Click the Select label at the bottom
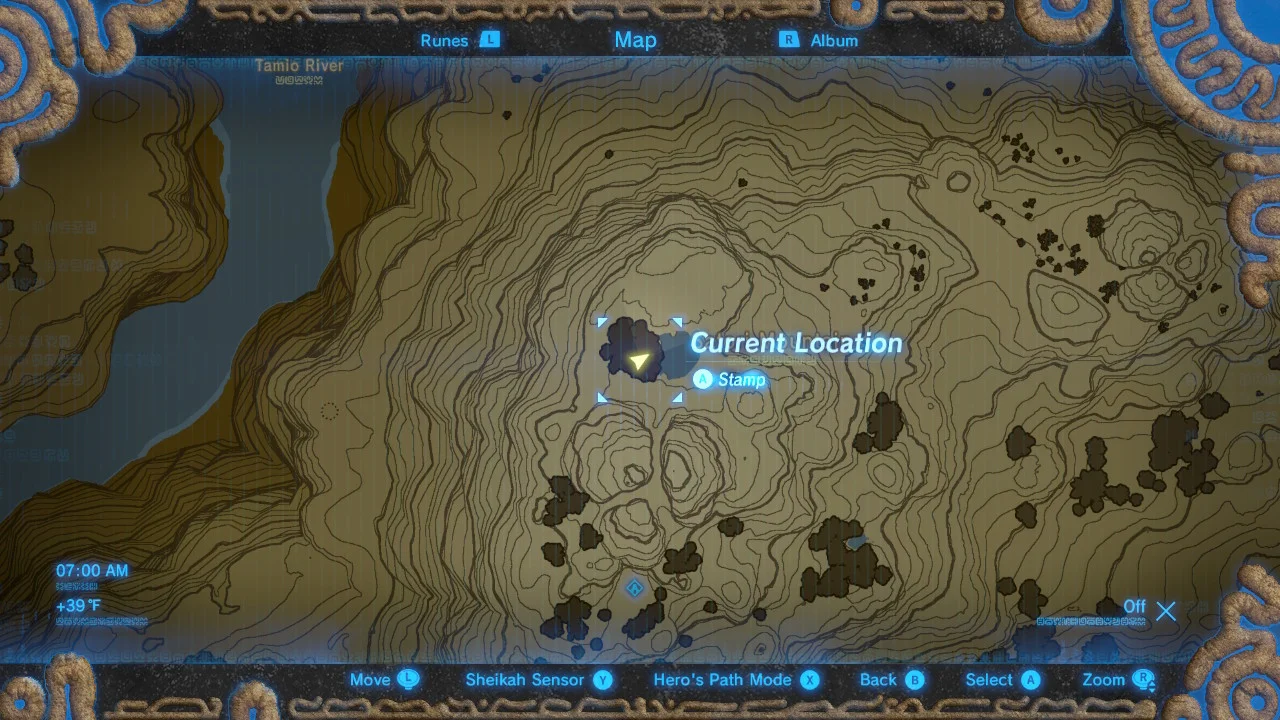The width and height of the screenshot is (1280, 720). click(987, 679)
